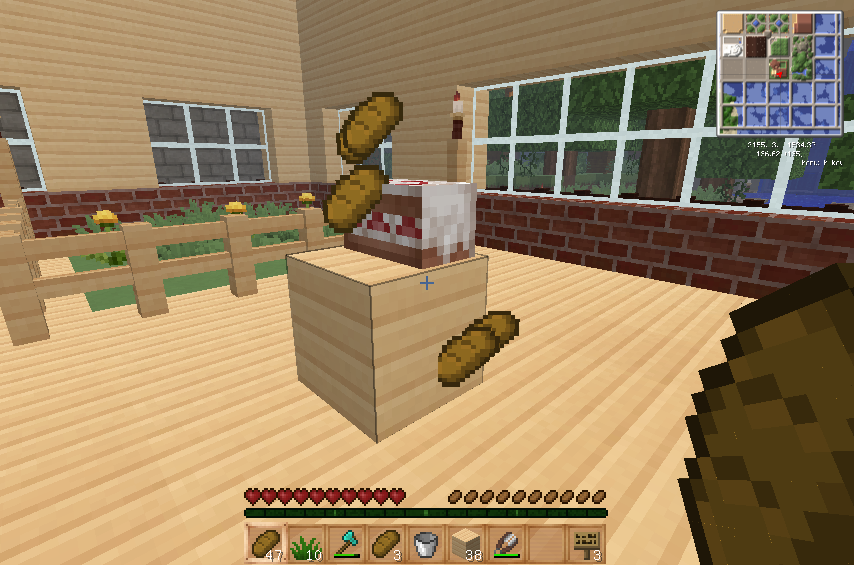Screen dimensions: 854x565
Task: Equip the diamond axe from the hotbar
Action: pyautogui.click(x=346, y=543)
